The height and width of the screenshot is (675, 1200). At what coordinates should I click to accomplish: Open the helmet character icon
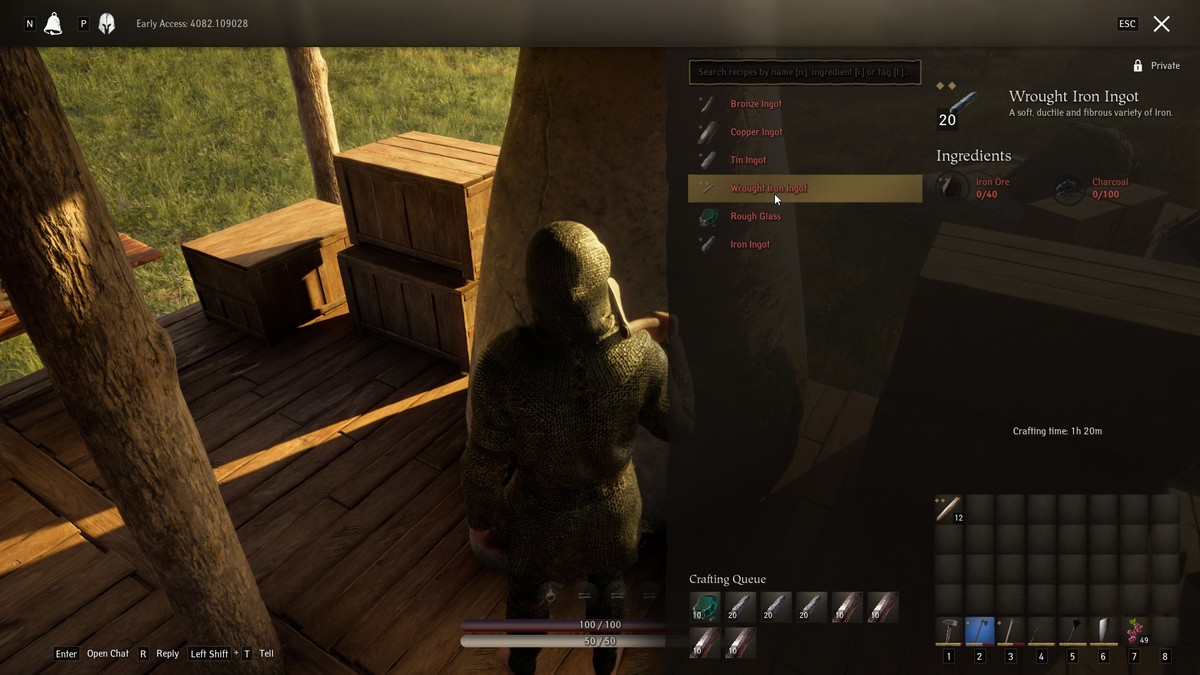pos(106,24)
